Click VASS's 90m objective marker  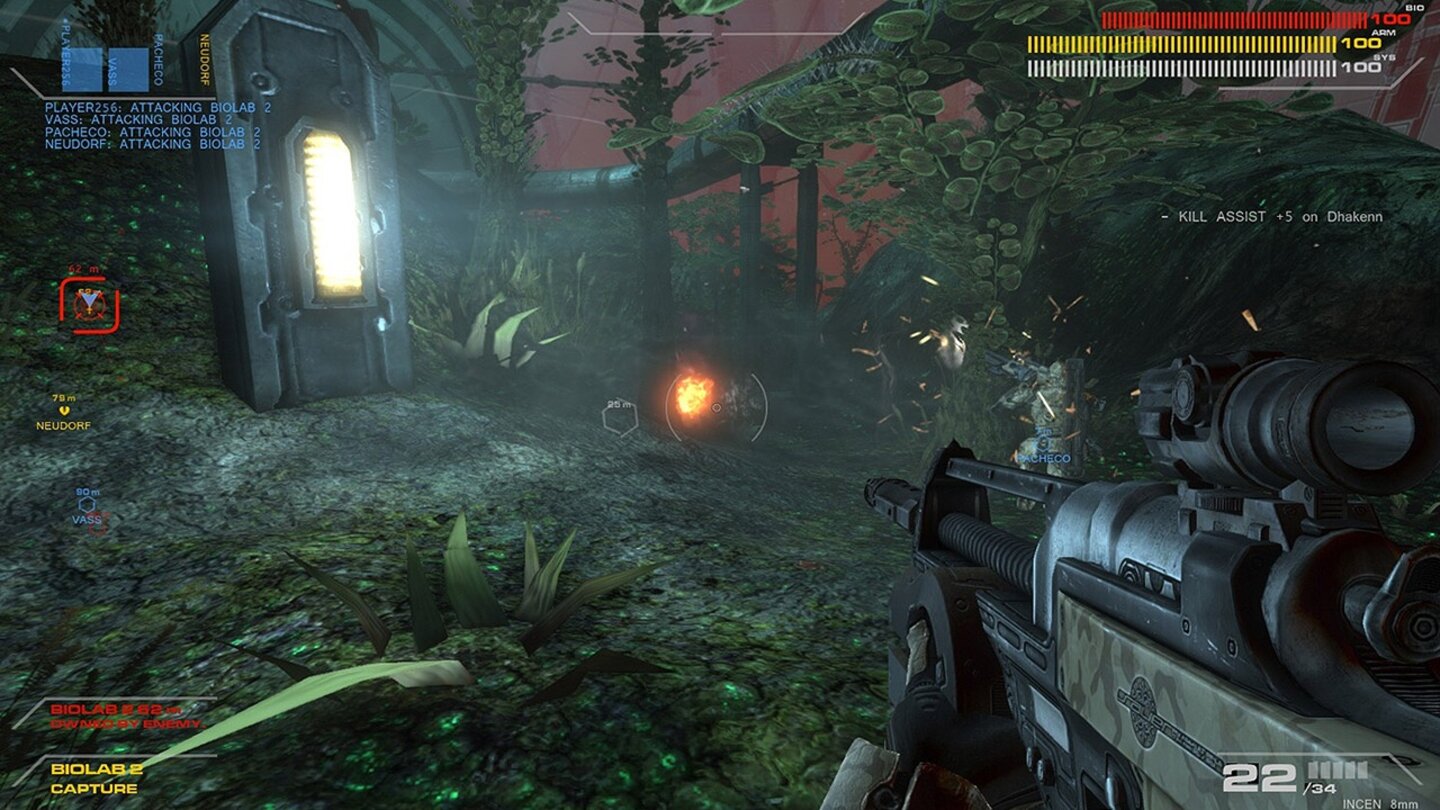(85, 505)
